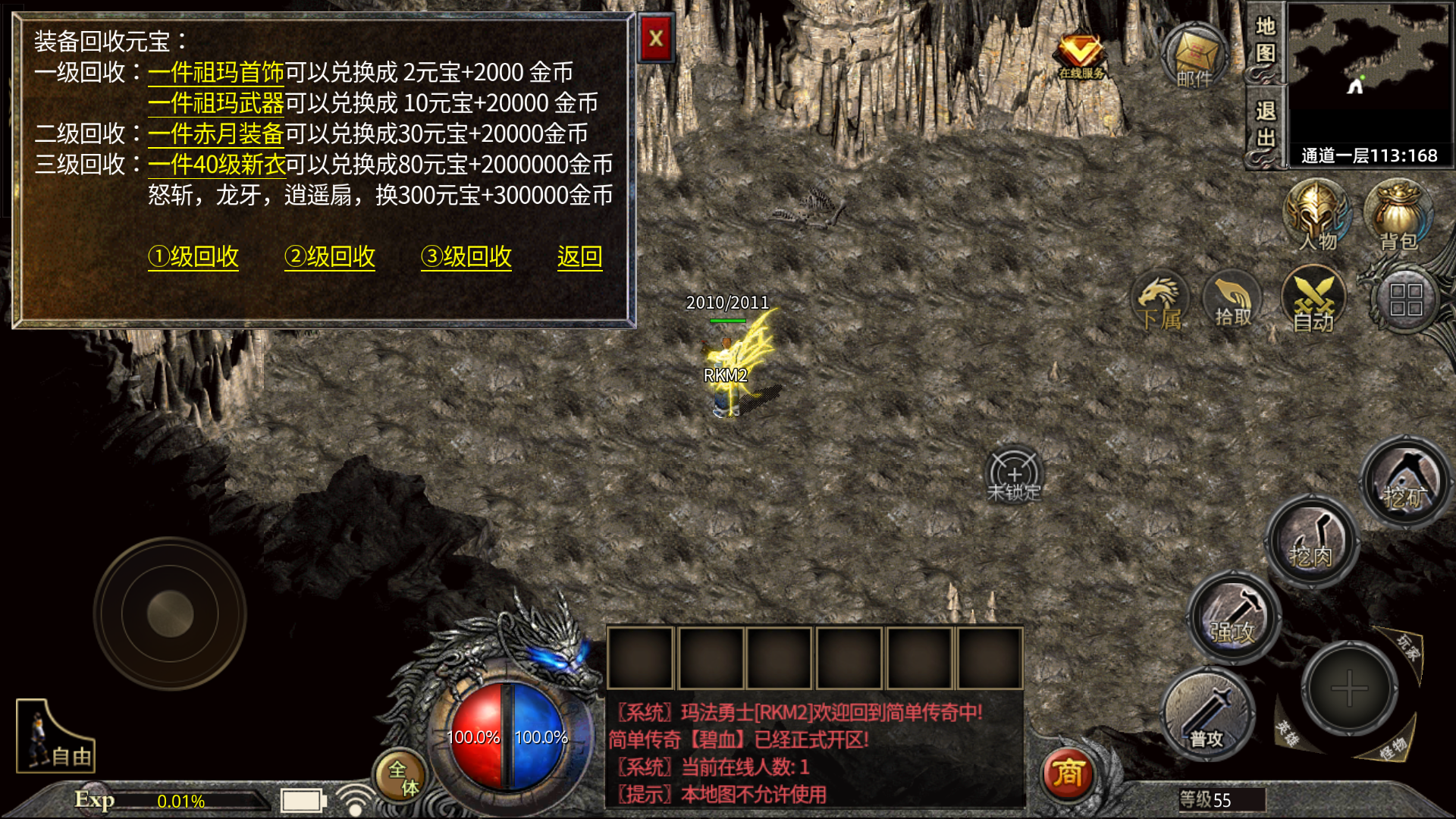Open the 商 shop button

click(1068, 773)
